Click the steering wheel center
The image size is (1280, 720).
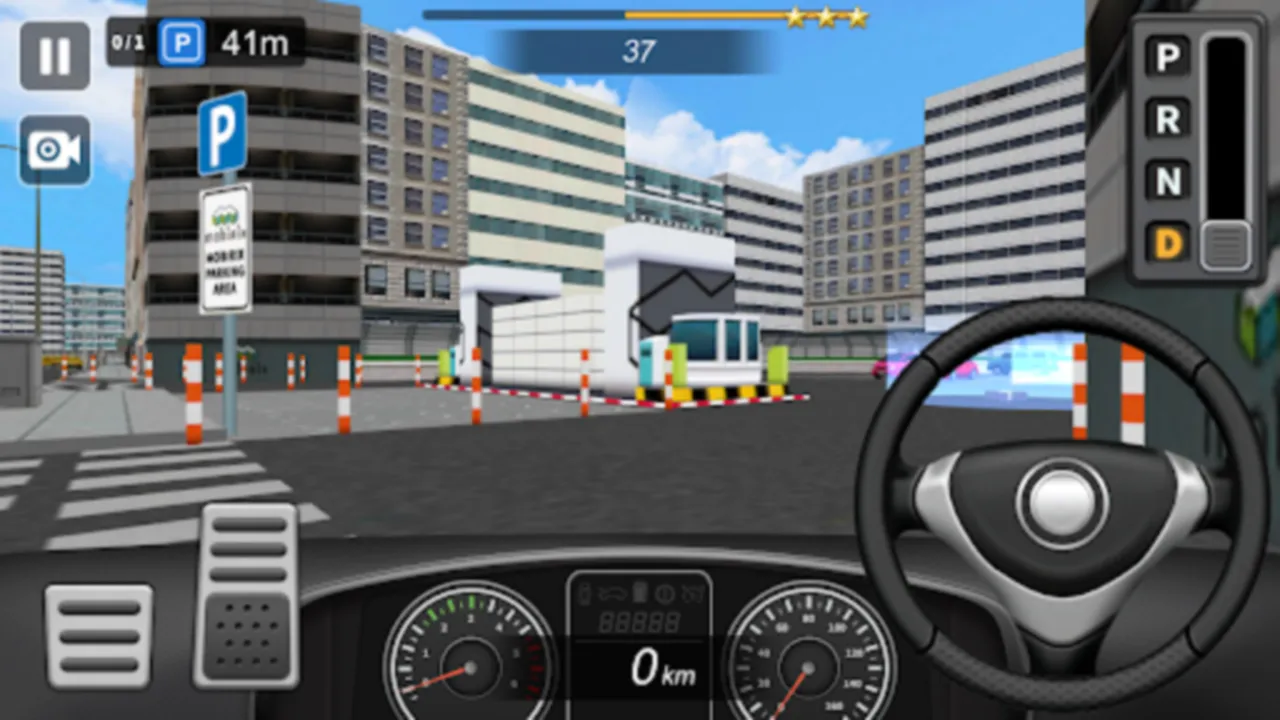click(x=1060, y=500)
